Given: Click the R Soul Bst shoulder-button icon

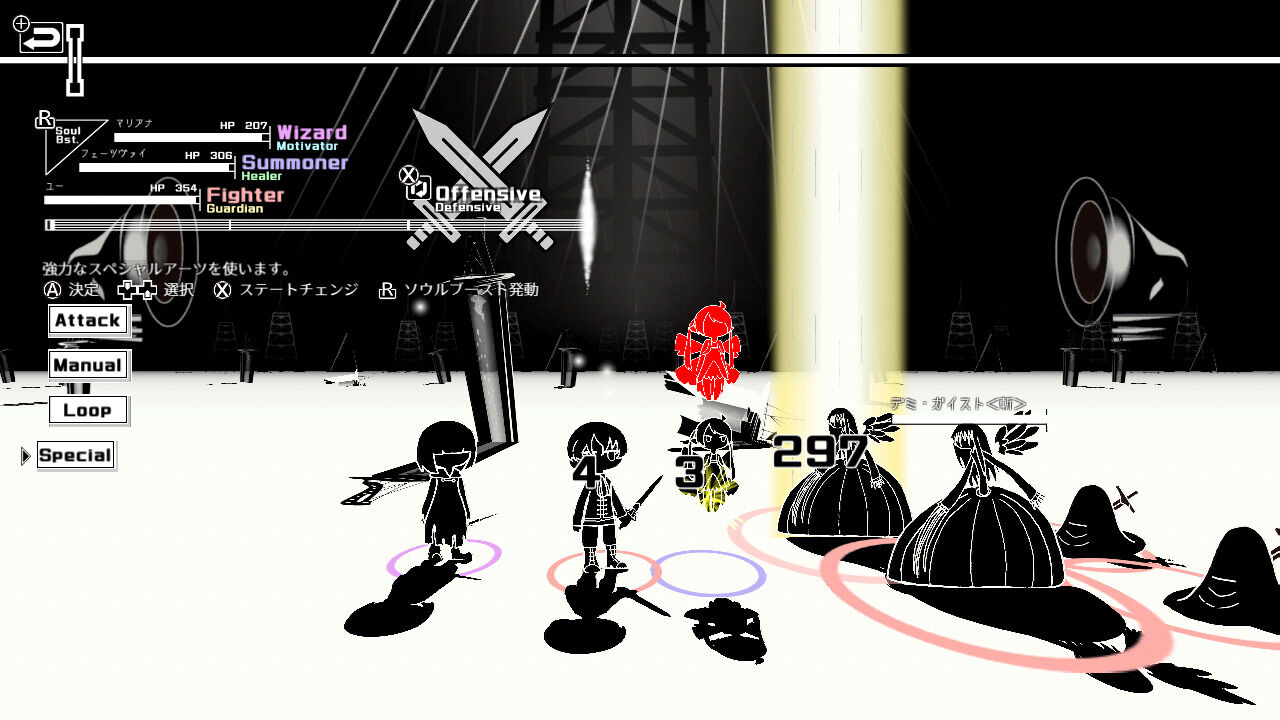Looking at the screenshot, I should pos(43,120).
